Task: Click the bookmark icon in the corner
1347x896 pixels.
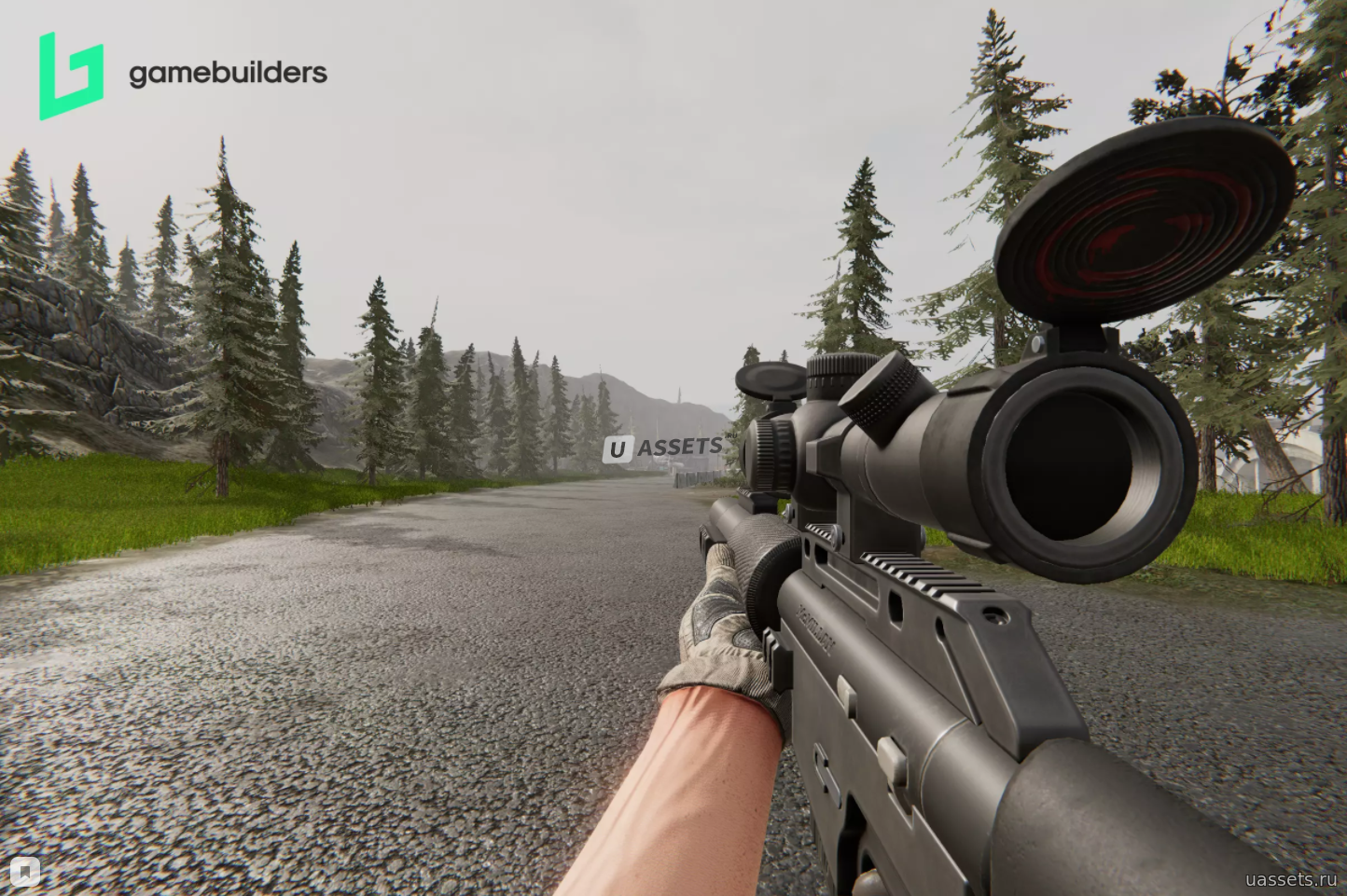Action: [26, 871]
